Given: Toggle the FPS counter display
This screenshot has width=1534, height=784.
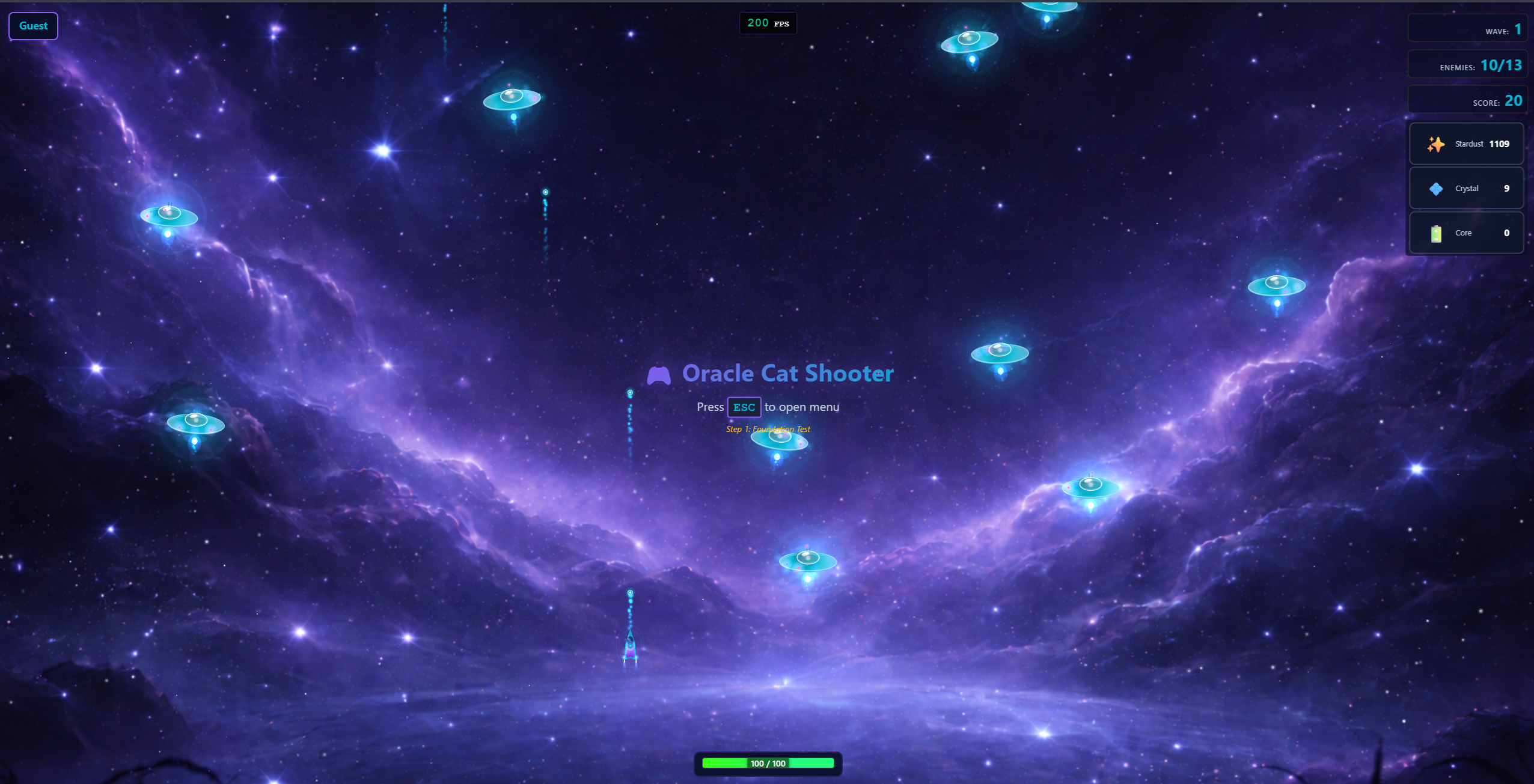Looking at the screenshot, I should (768, 23).
